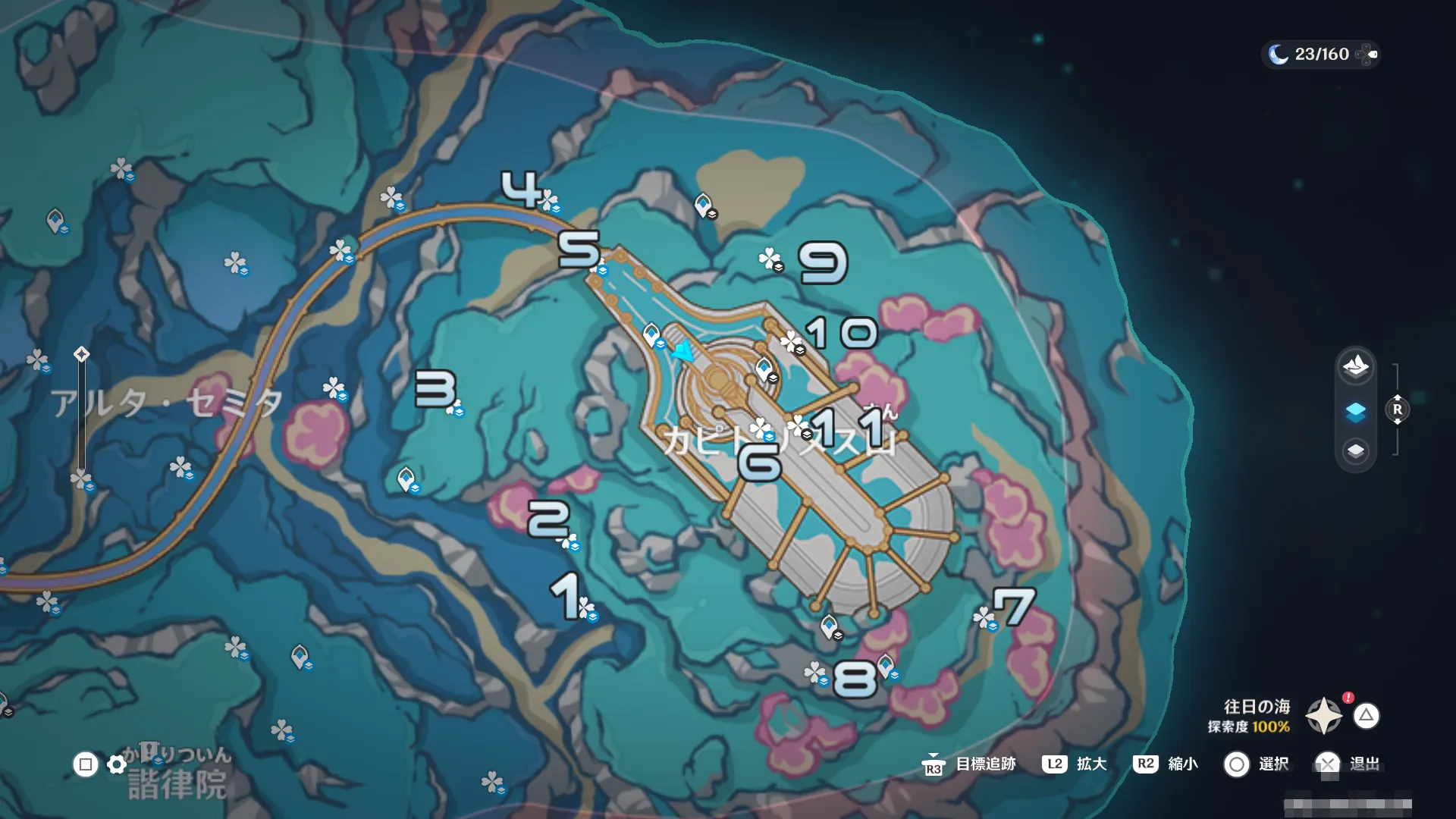Viewport: 1456px width, 819px height.
Task: Click the teleport waypoint next to number 8
Action: point(886,666)
